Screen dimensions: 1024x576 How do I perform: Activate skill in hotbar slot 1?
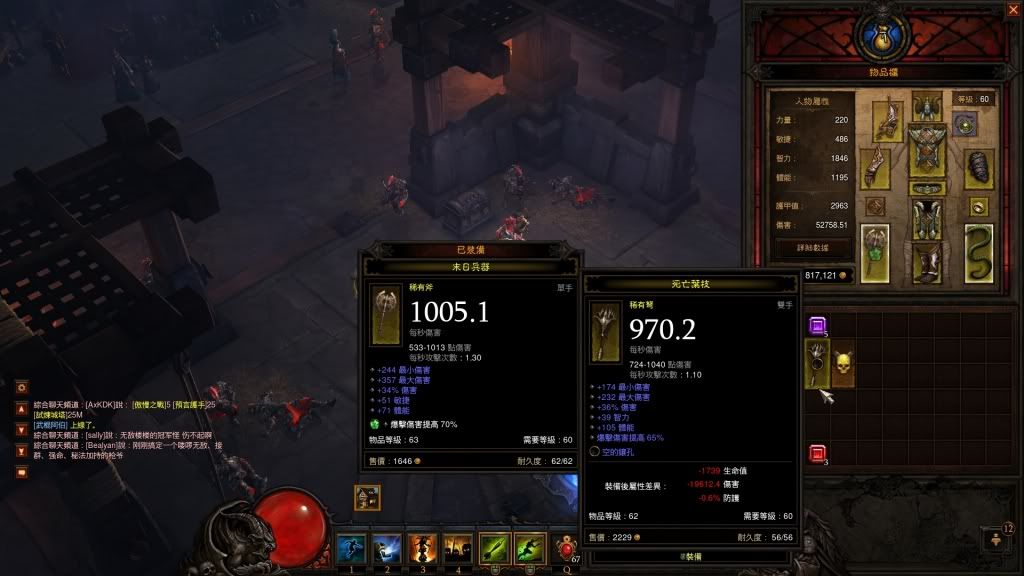click(x=350, y=548)
